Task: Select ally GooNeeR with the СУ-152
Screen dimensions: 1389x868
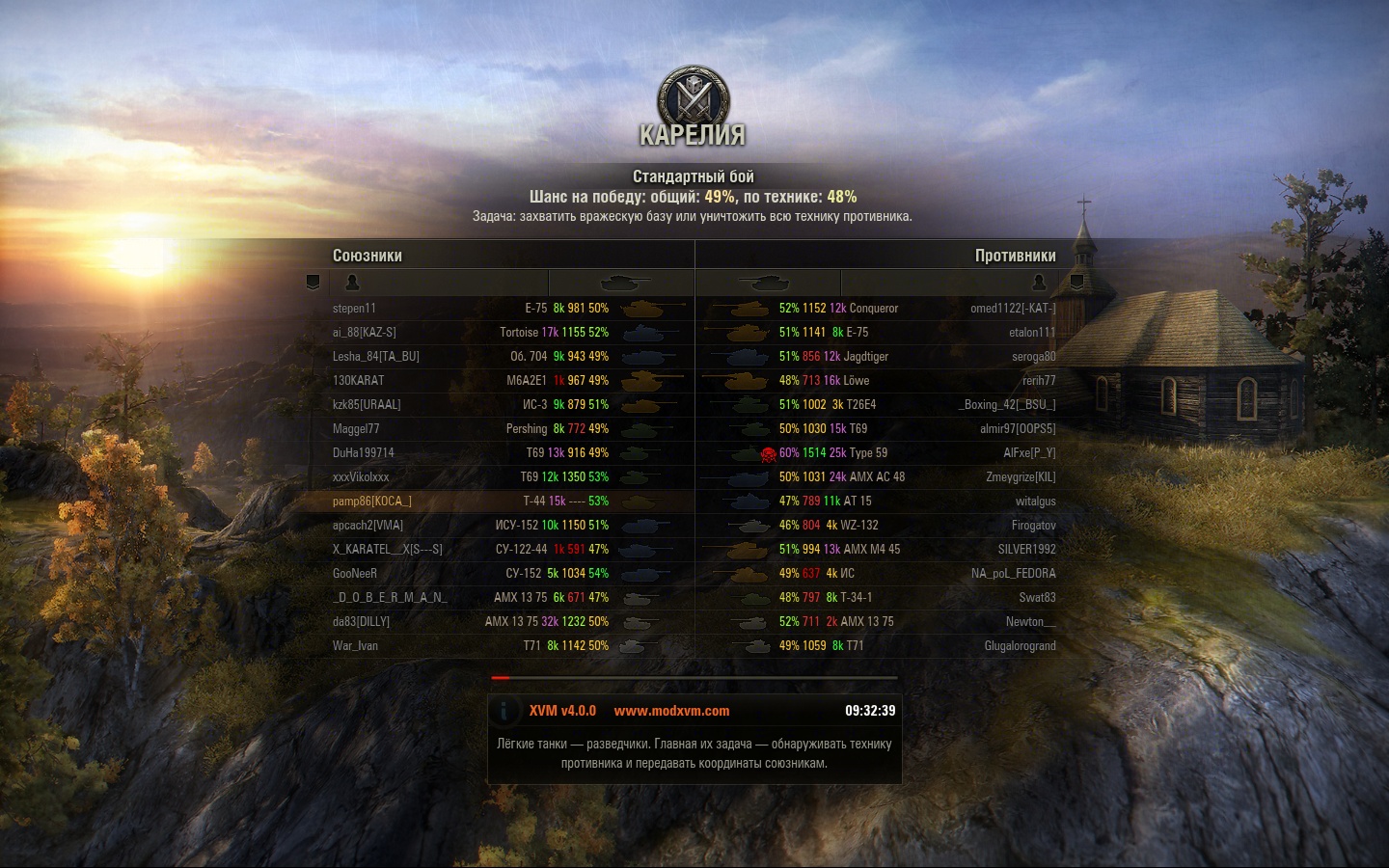Action: point(355,574)
